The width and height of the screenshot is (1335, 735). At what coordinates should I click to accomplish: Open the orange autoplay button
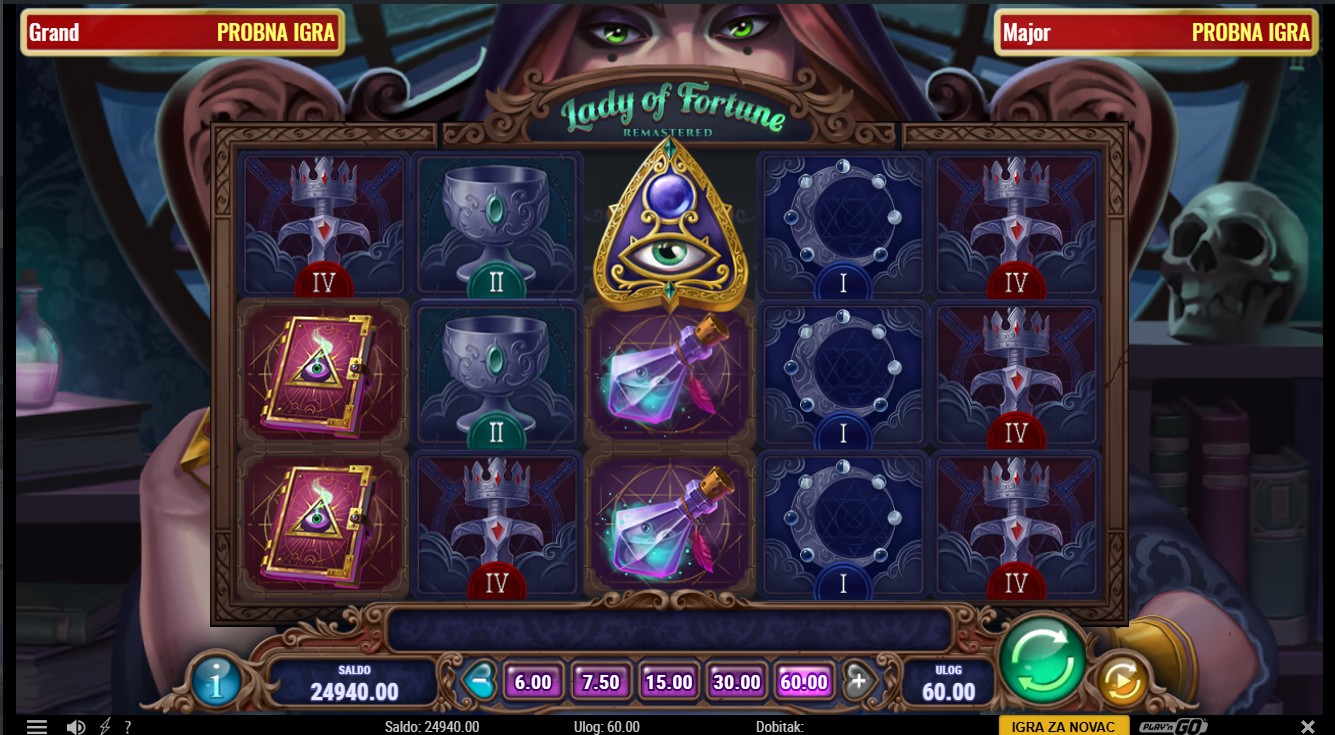tap(1122, 682)
